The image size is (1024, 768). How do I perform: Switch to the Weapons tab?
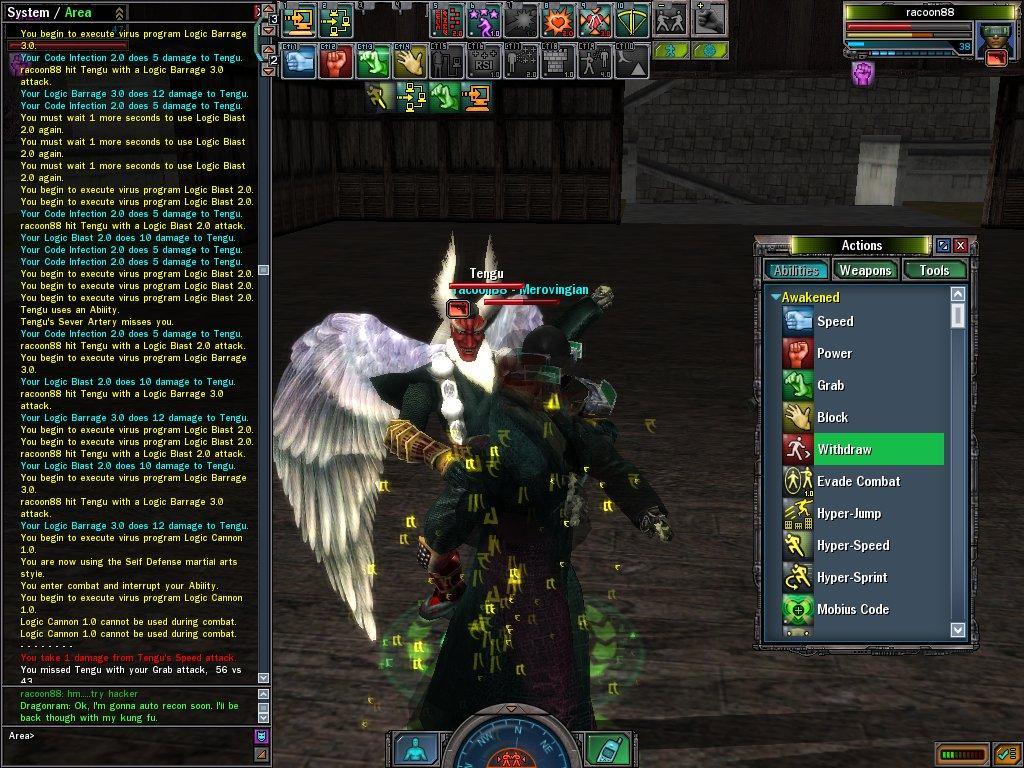pos(865,270)
